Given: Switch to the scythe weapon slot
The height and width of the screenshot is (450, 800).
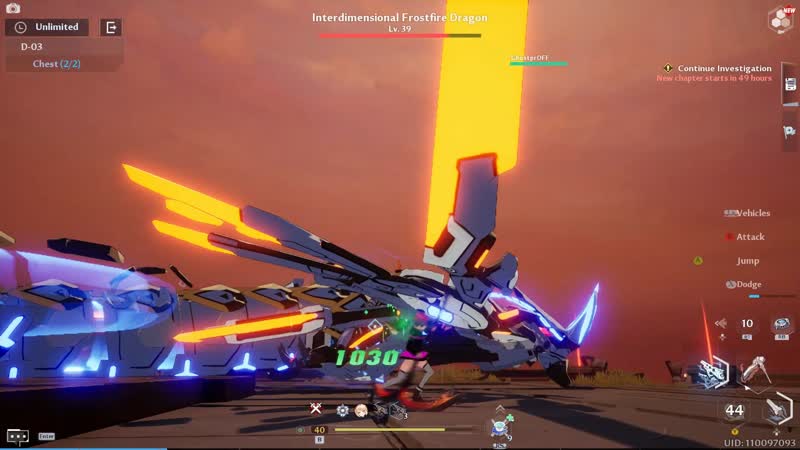Looking at the screenshot, I should tap(755, 373).
